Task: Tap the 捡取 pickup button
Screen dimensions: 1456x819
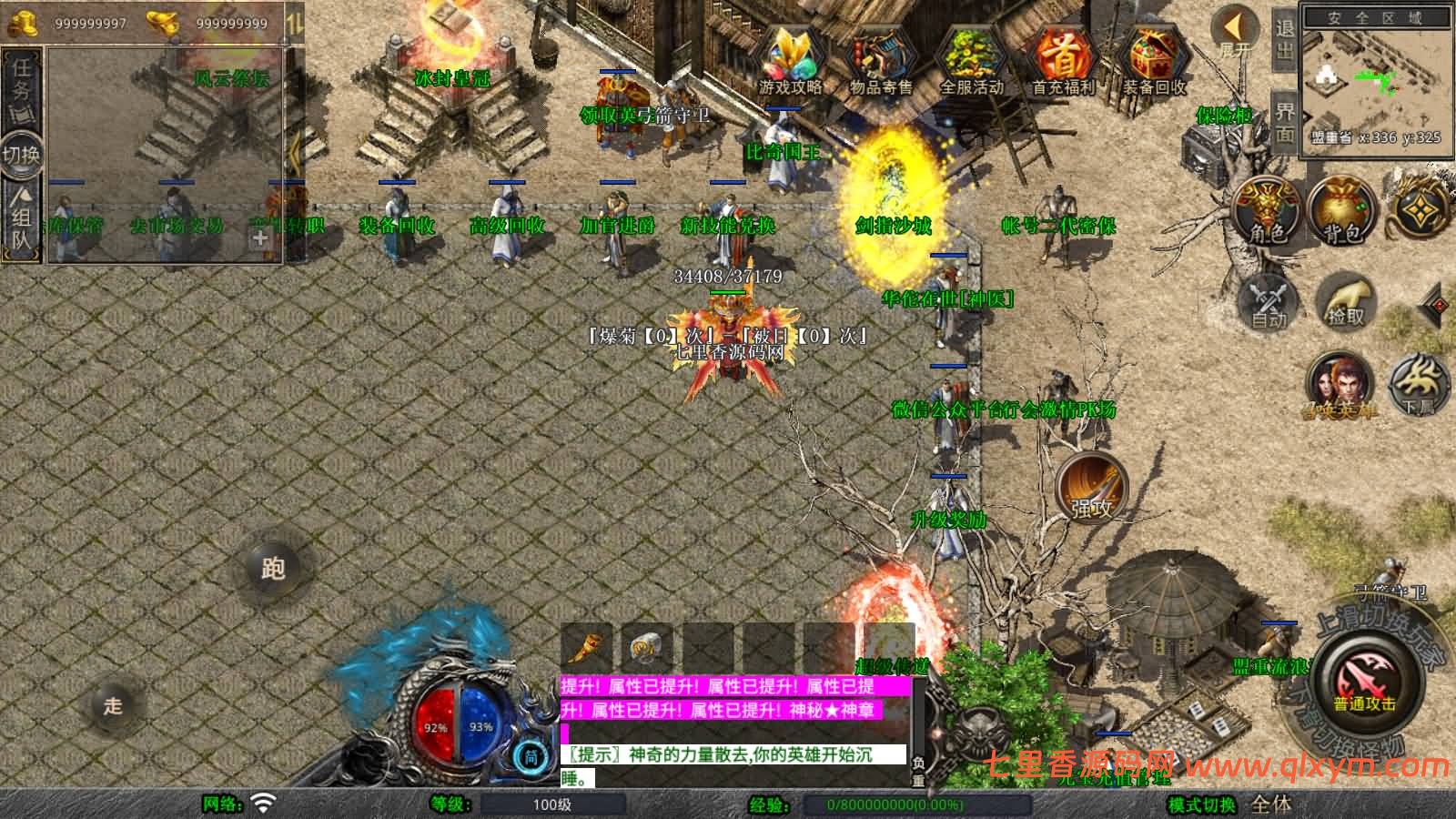Action: [x=1346, y=300]
